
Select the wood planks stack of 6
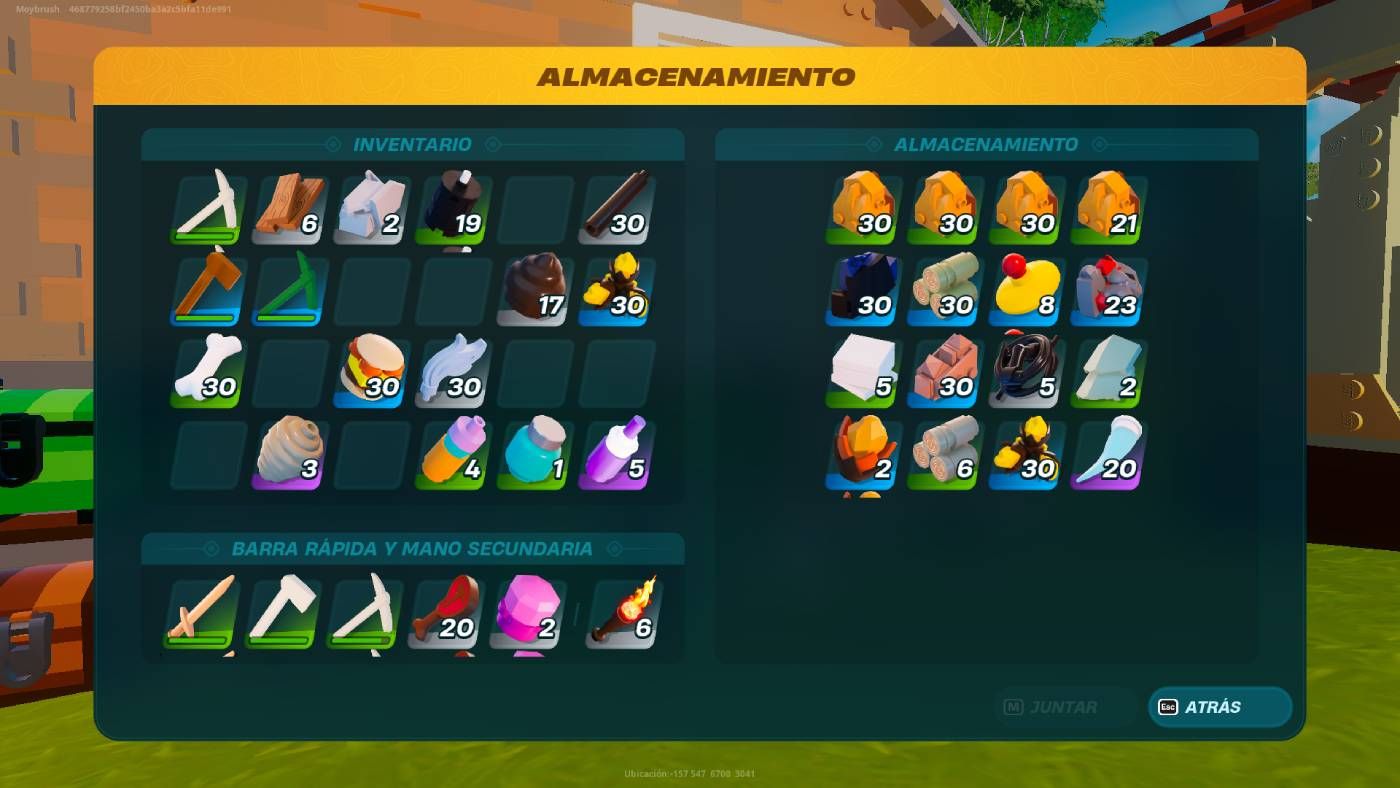pyautogui.click(x=288, y=207)
